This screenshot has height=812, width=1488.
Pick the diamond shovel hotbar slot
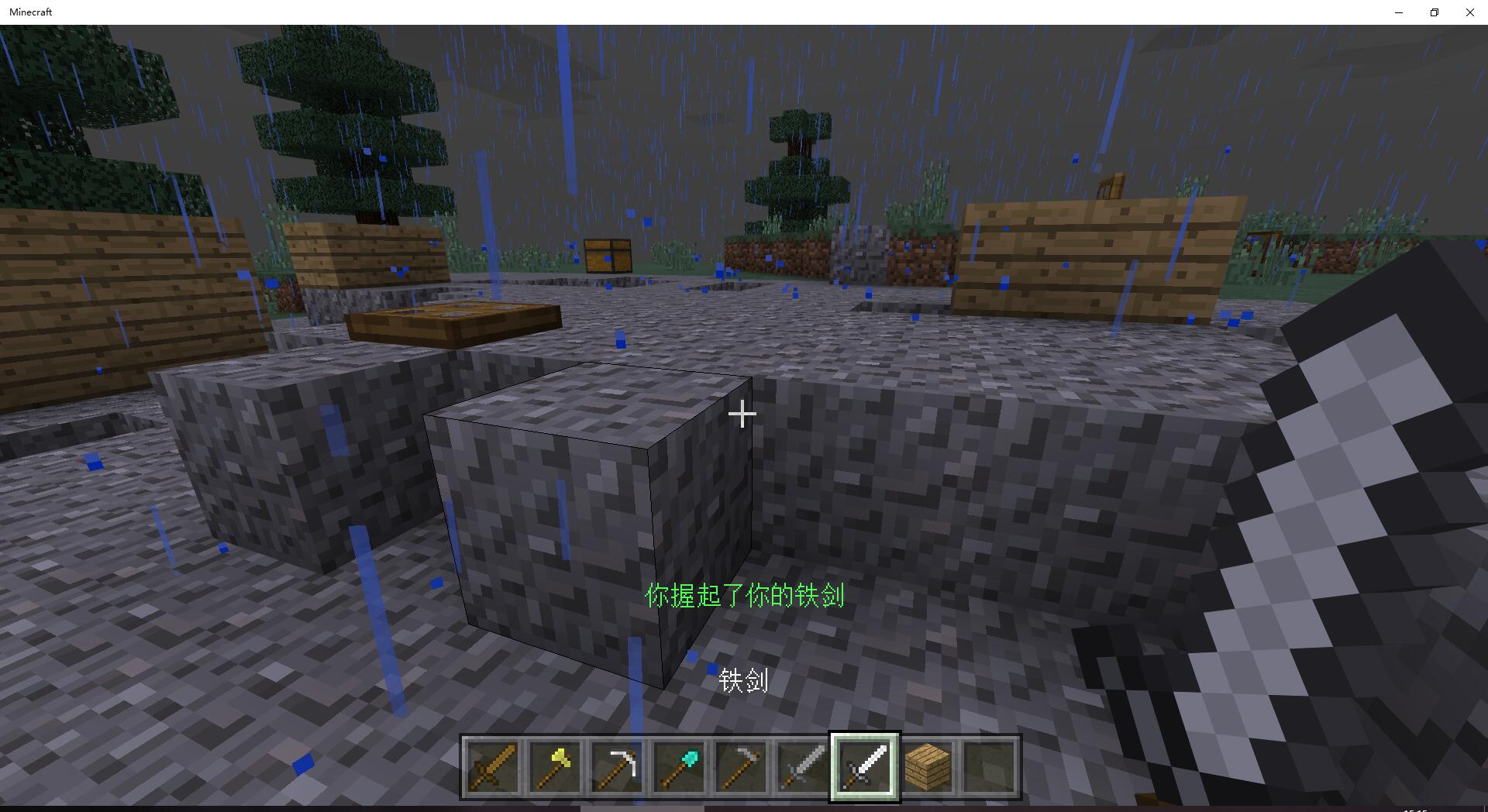679,767
